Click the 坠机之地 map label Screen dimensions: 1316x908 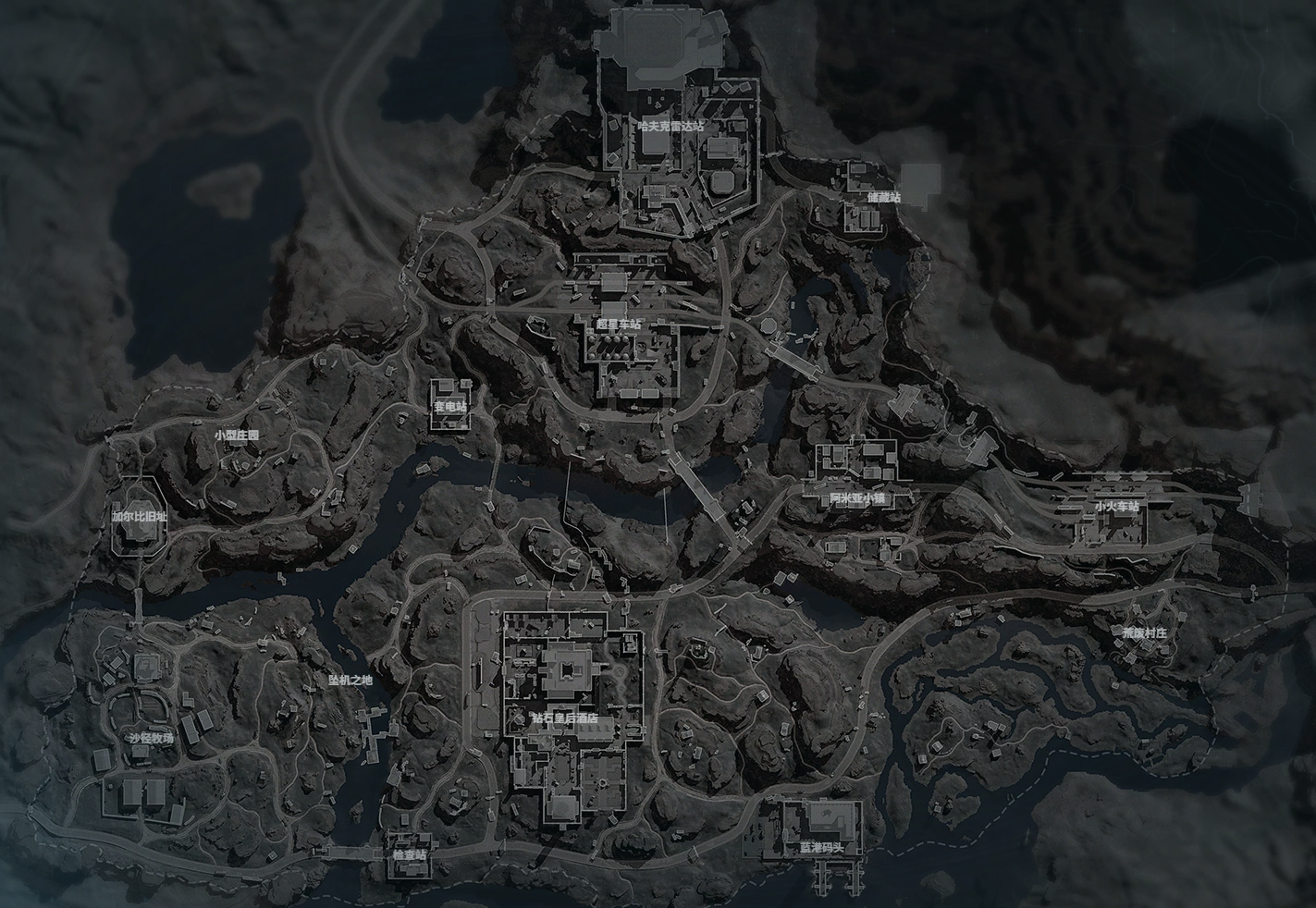pos(350,680)
